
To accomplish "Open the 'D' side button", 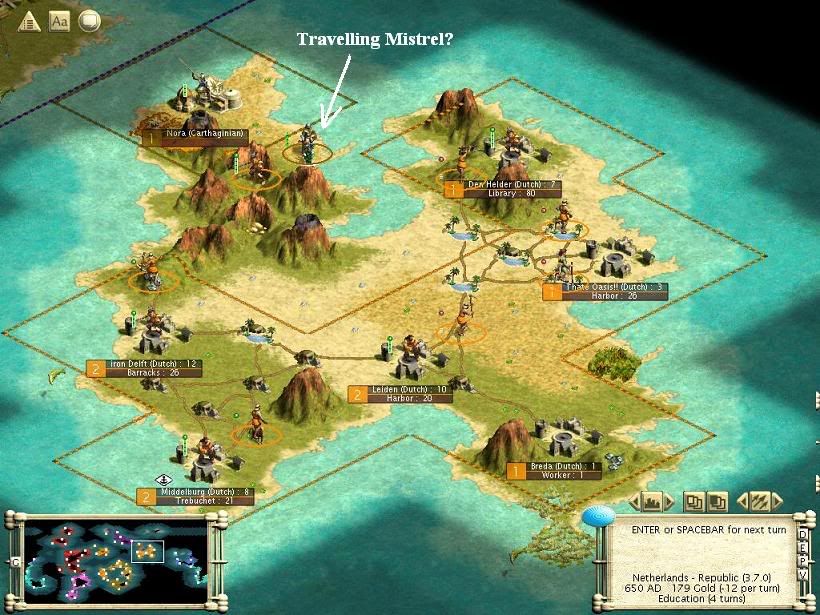I will pyautogui.click(x=803, y=535).
